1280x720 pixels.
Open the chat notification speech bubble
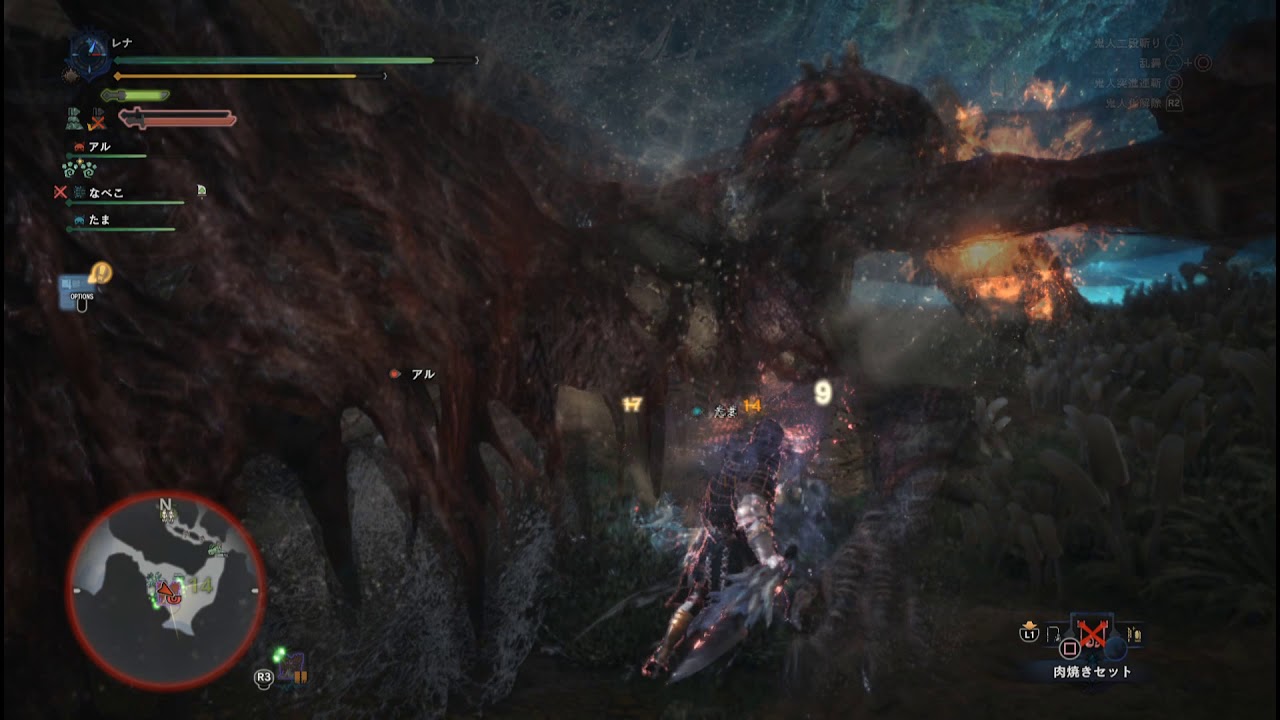click(100, 272)
